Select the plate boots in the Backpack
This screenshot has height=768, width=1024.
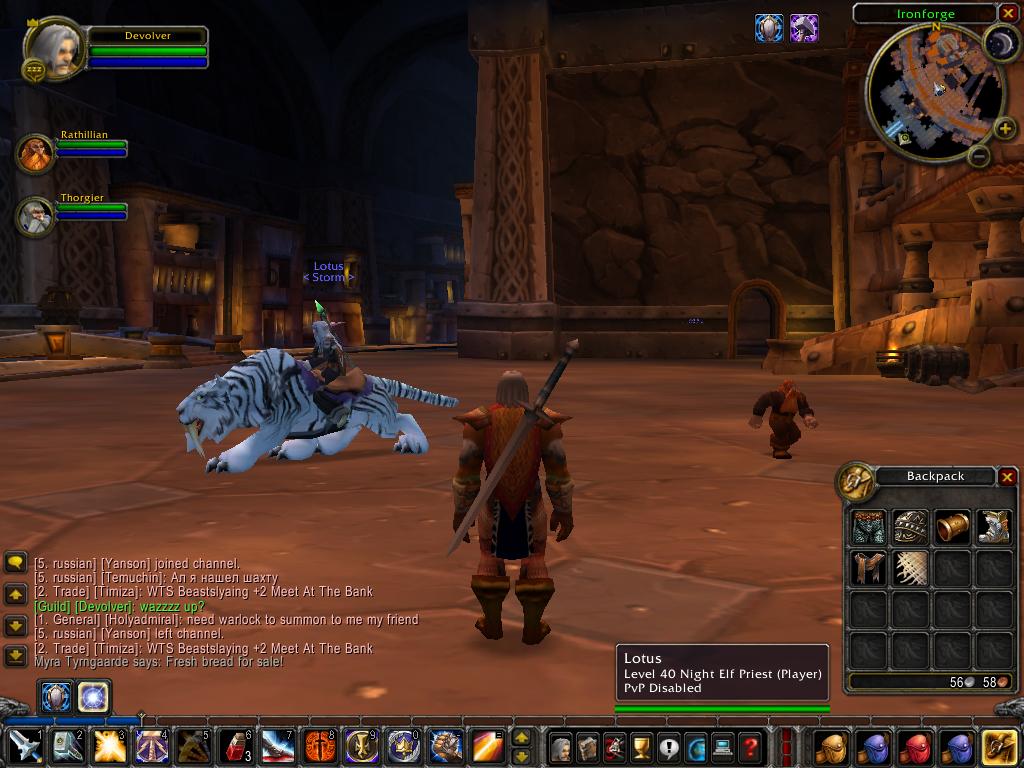pyautogui.click(x=994, y=527)
